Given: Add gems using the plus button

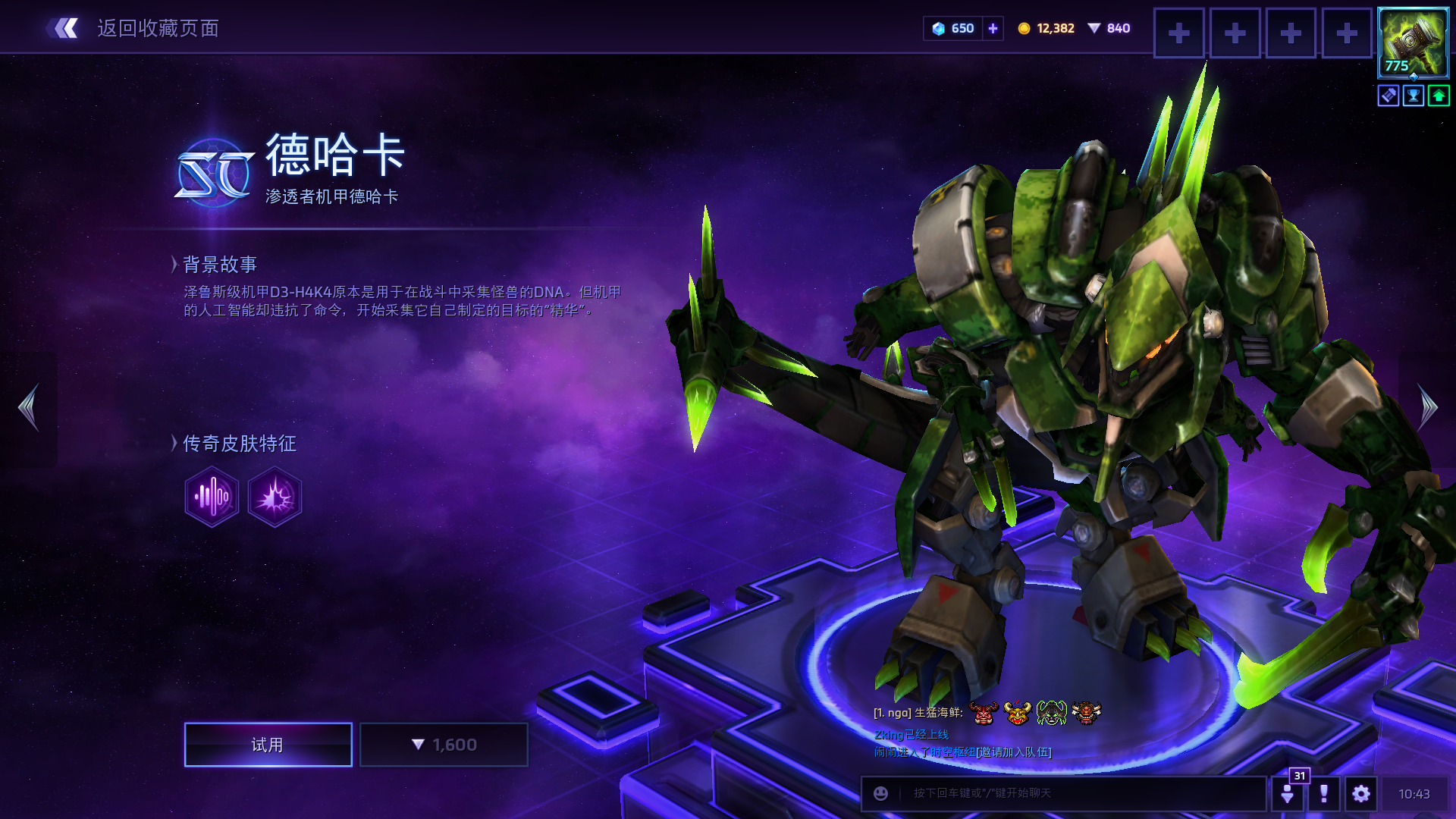Looking at the screenshot, I should pos(993,29).
